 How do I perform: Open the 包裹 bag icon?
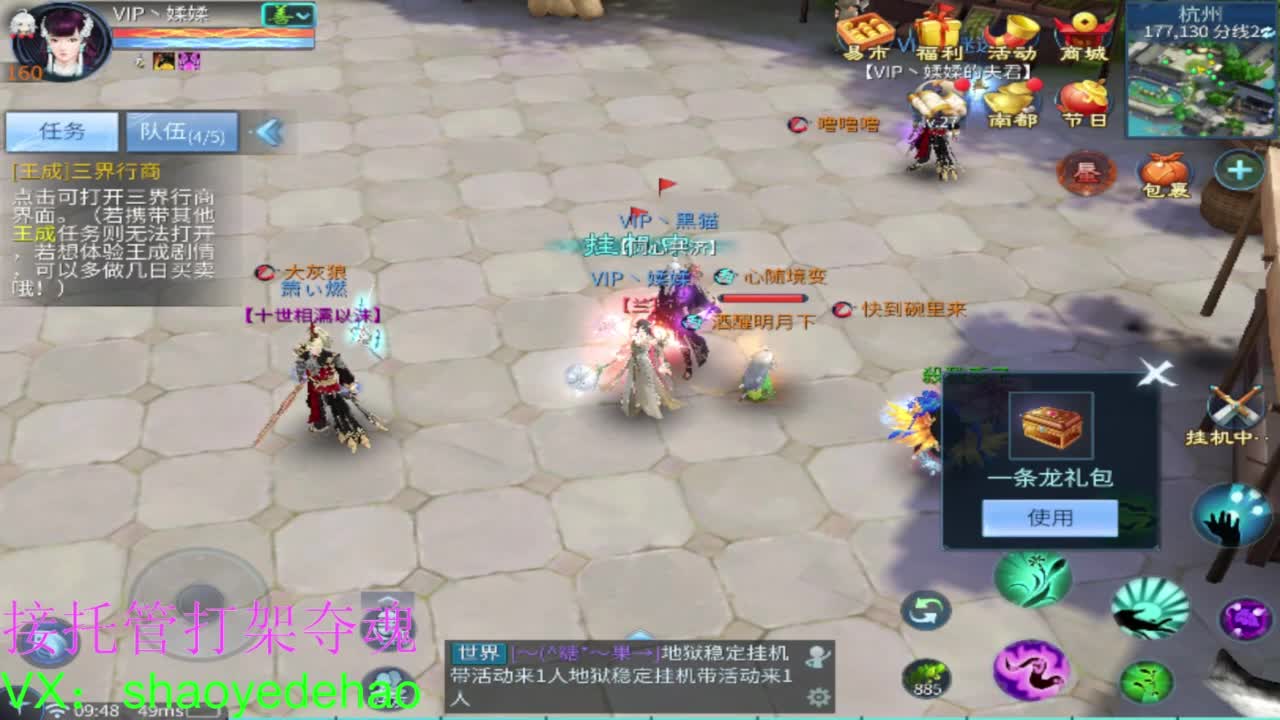[x=1163, y=173]
